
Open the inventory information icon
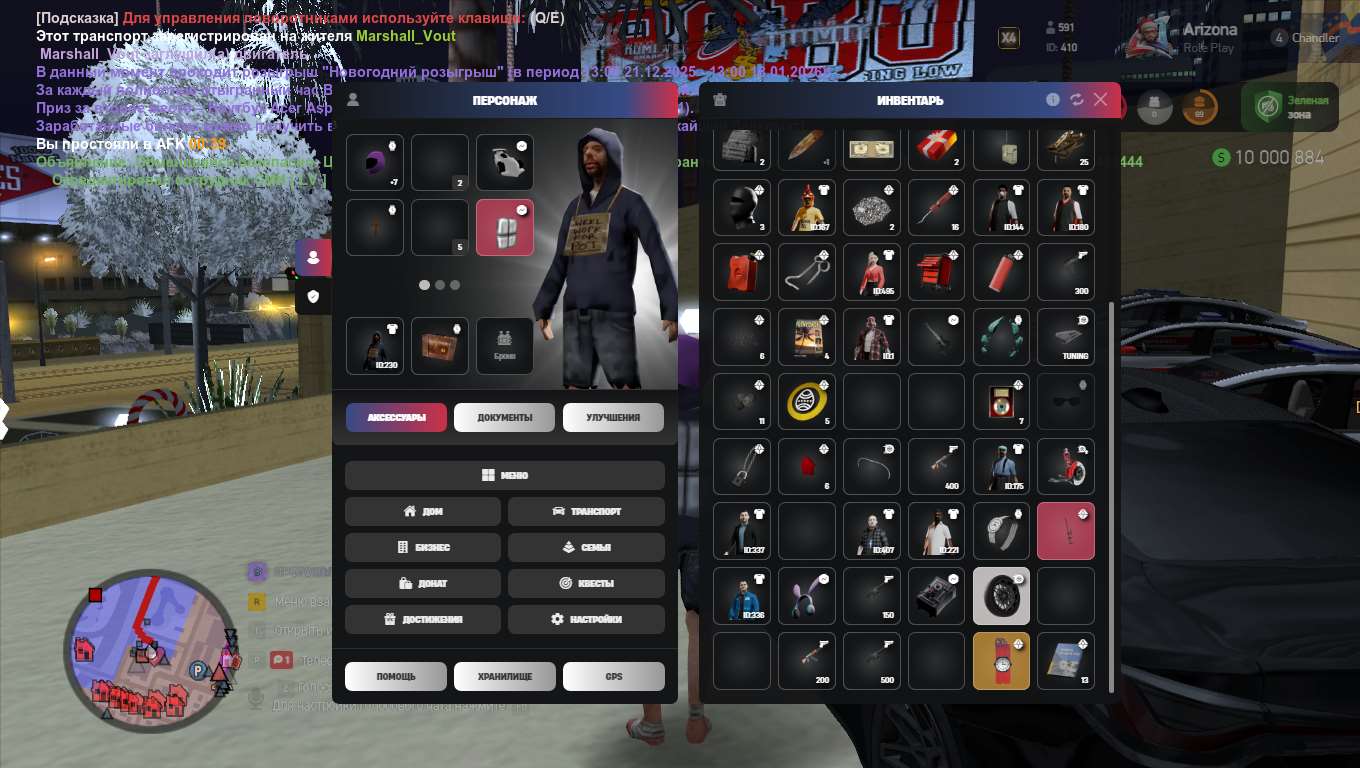click(1051, 100)
